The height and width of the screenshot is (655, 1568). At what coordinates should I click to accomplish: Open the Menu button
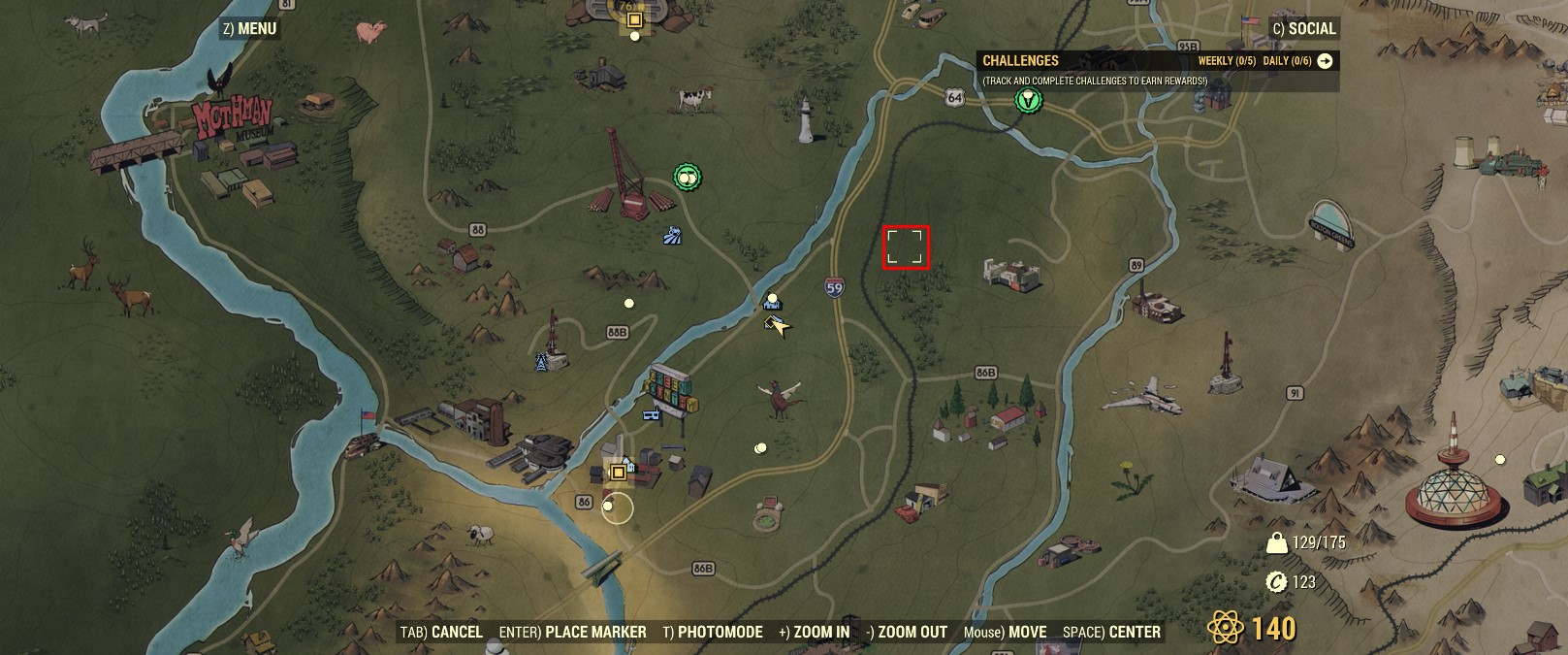249,29
